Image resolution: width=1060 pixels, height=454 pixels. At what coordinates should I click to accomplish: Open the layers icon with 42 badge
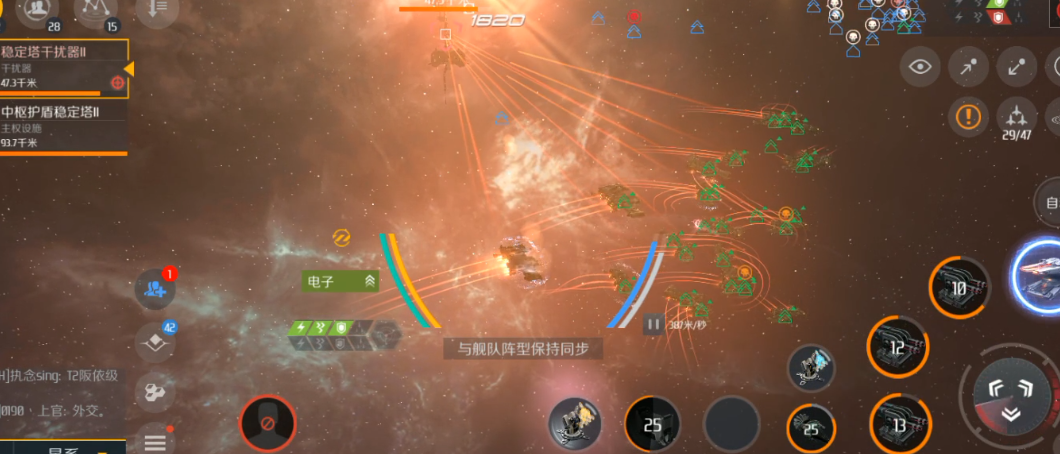click(x=155, y=340)
